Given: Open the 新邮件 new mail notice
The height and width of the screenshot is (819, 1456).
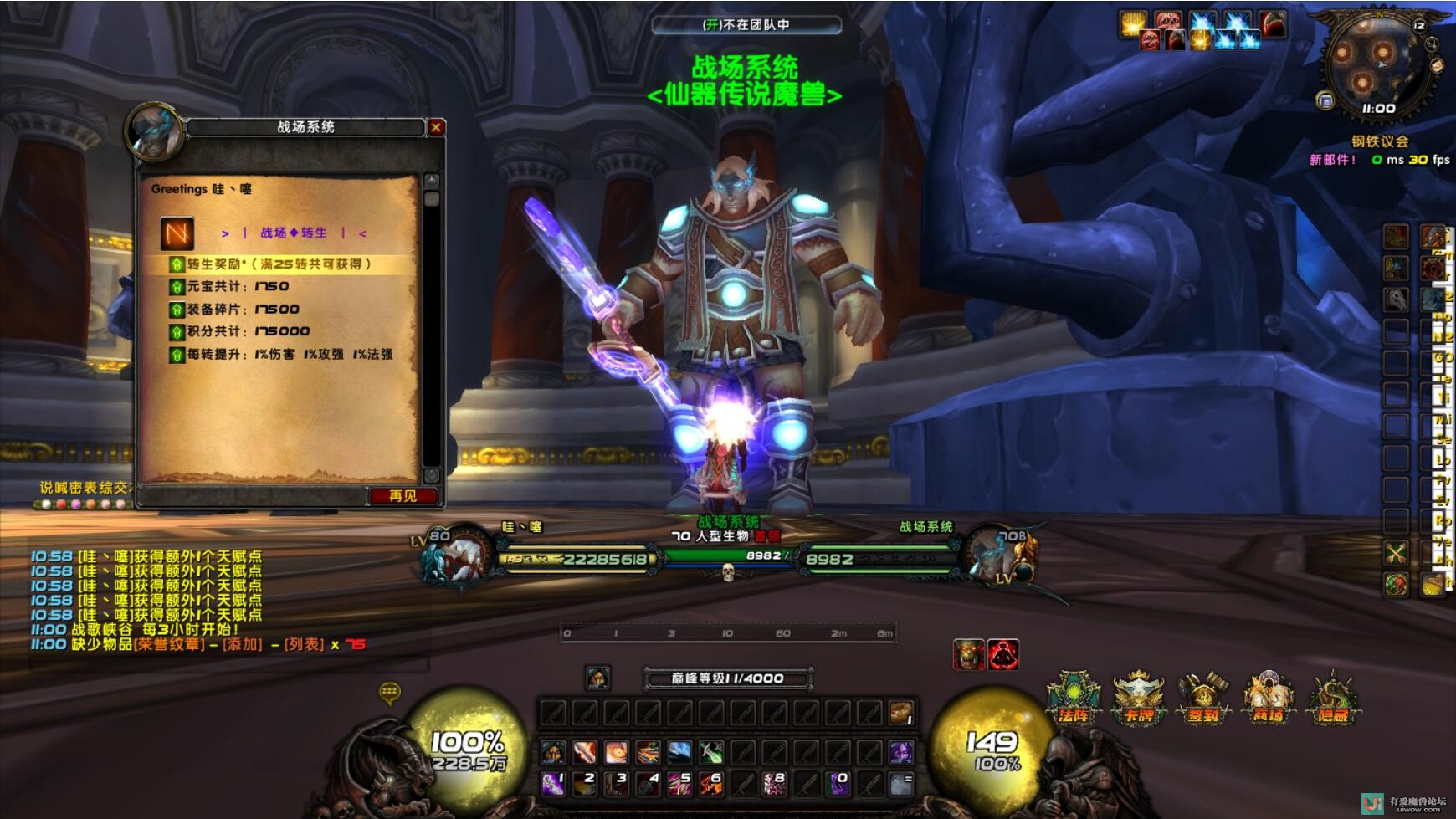Looking at the screenshot, I should (x=1332, y=160).
